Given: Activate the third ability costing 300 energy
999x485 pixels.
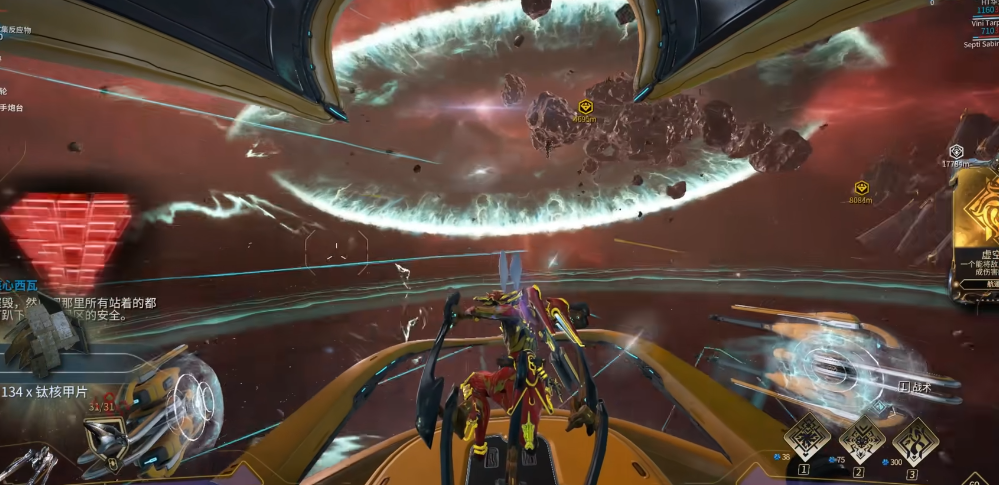Looking at the screenshot, I should (914, 437).
